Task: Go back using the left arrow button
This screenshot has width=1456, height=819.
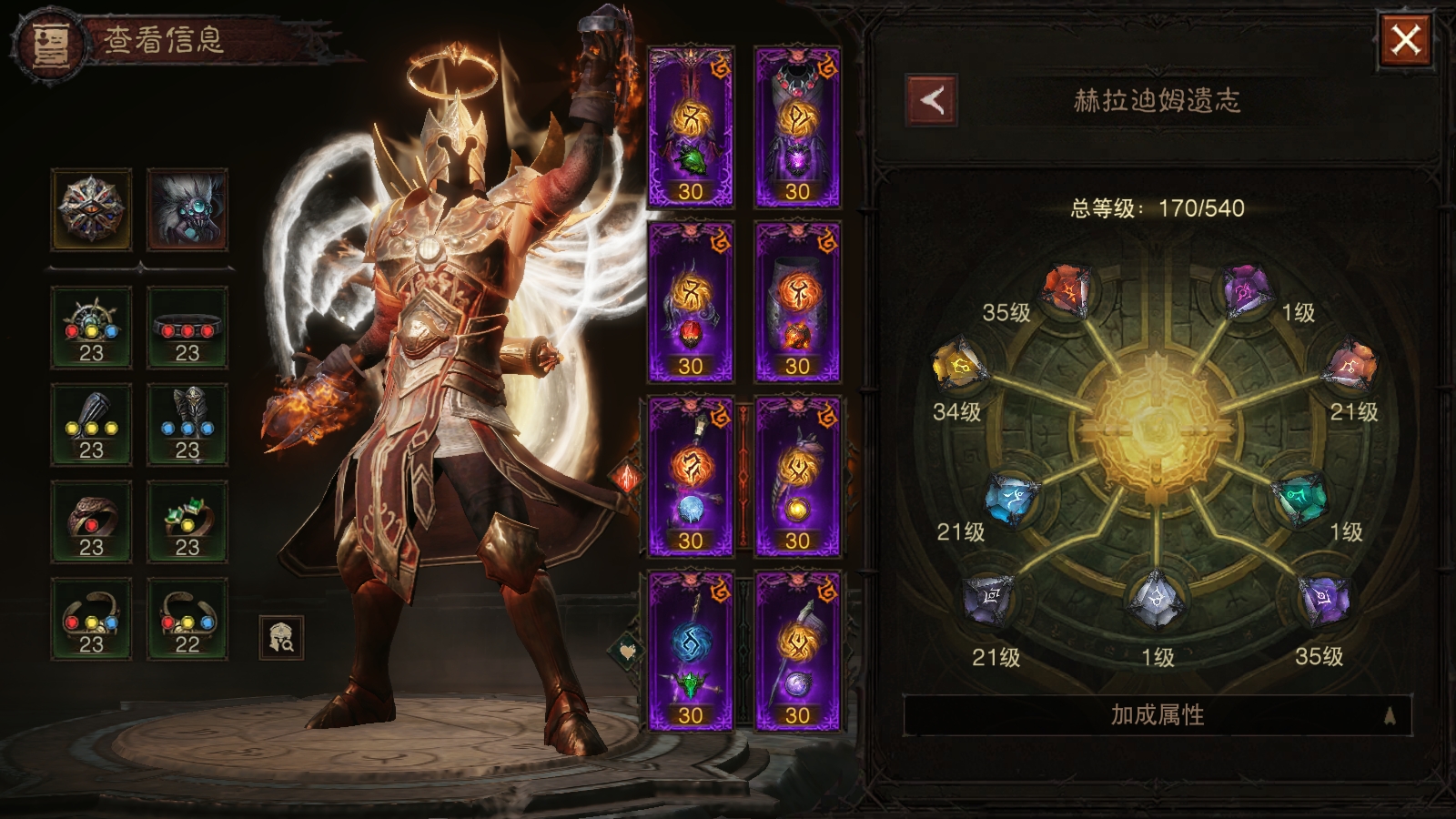Action: [931, 100]
